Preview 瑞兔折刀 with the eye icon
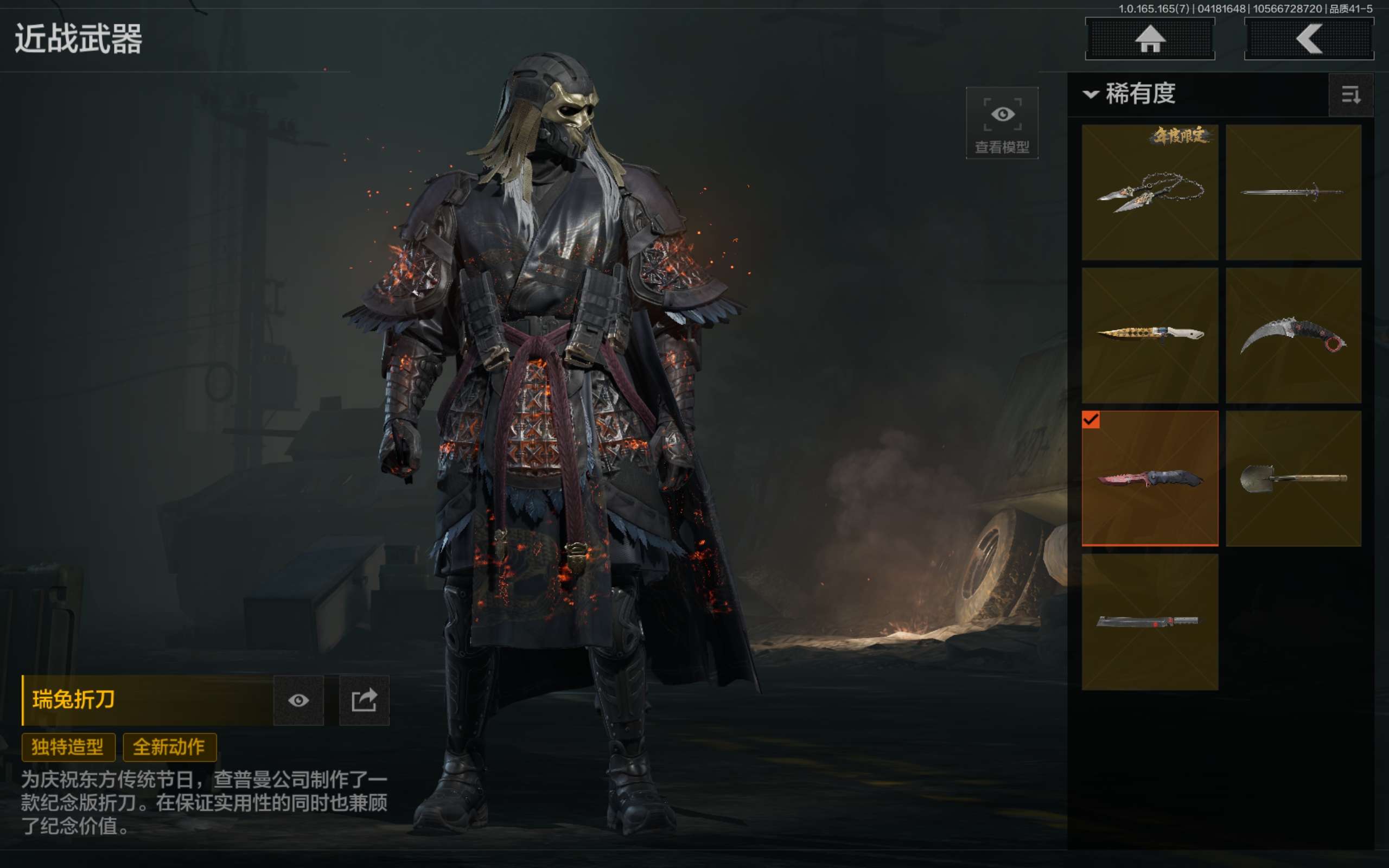Viewport: 1389px width, 868px height. tap(298, 700)
